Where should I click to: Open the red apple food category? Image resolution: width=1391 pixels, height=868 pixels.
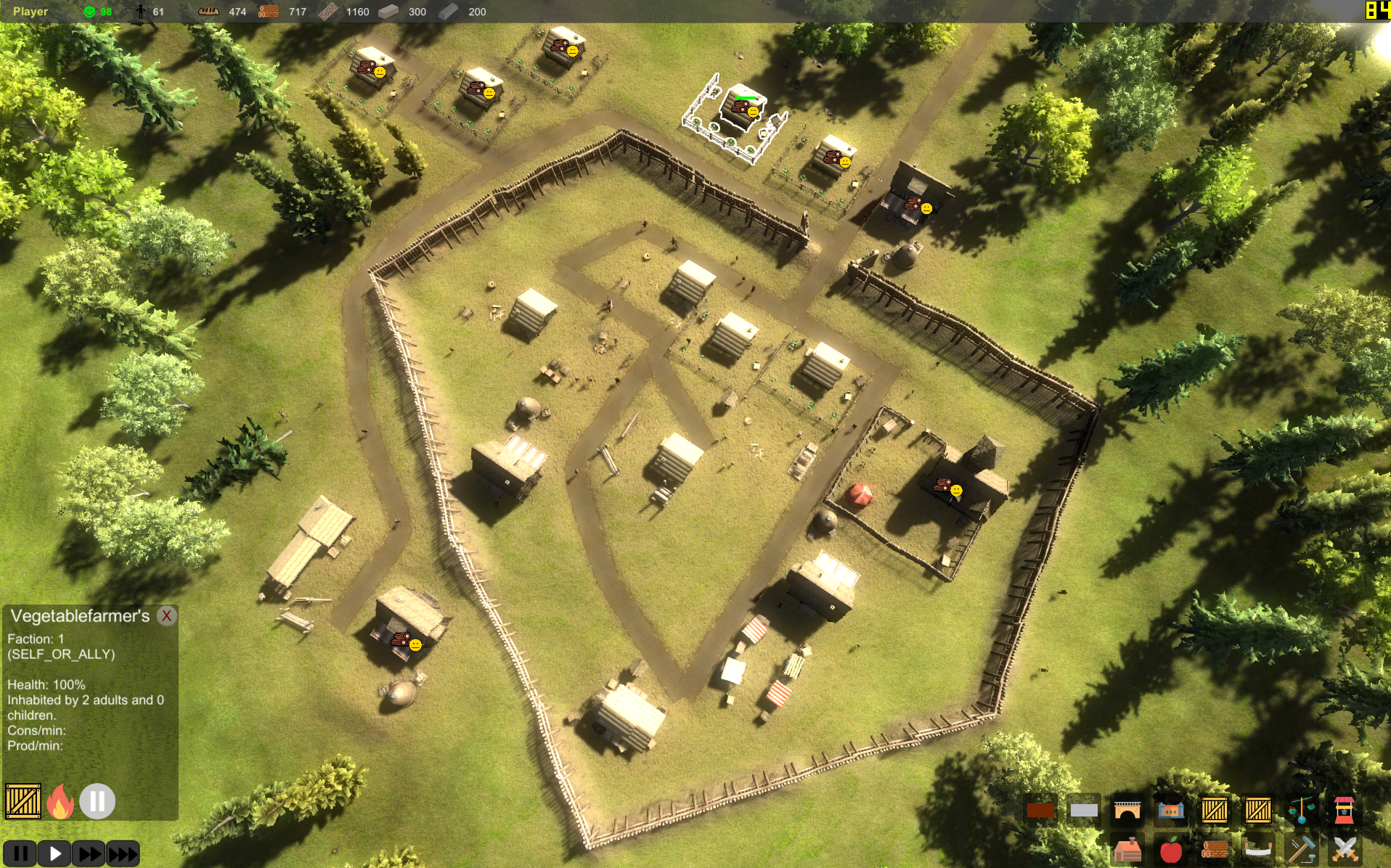coord(1171,850)
